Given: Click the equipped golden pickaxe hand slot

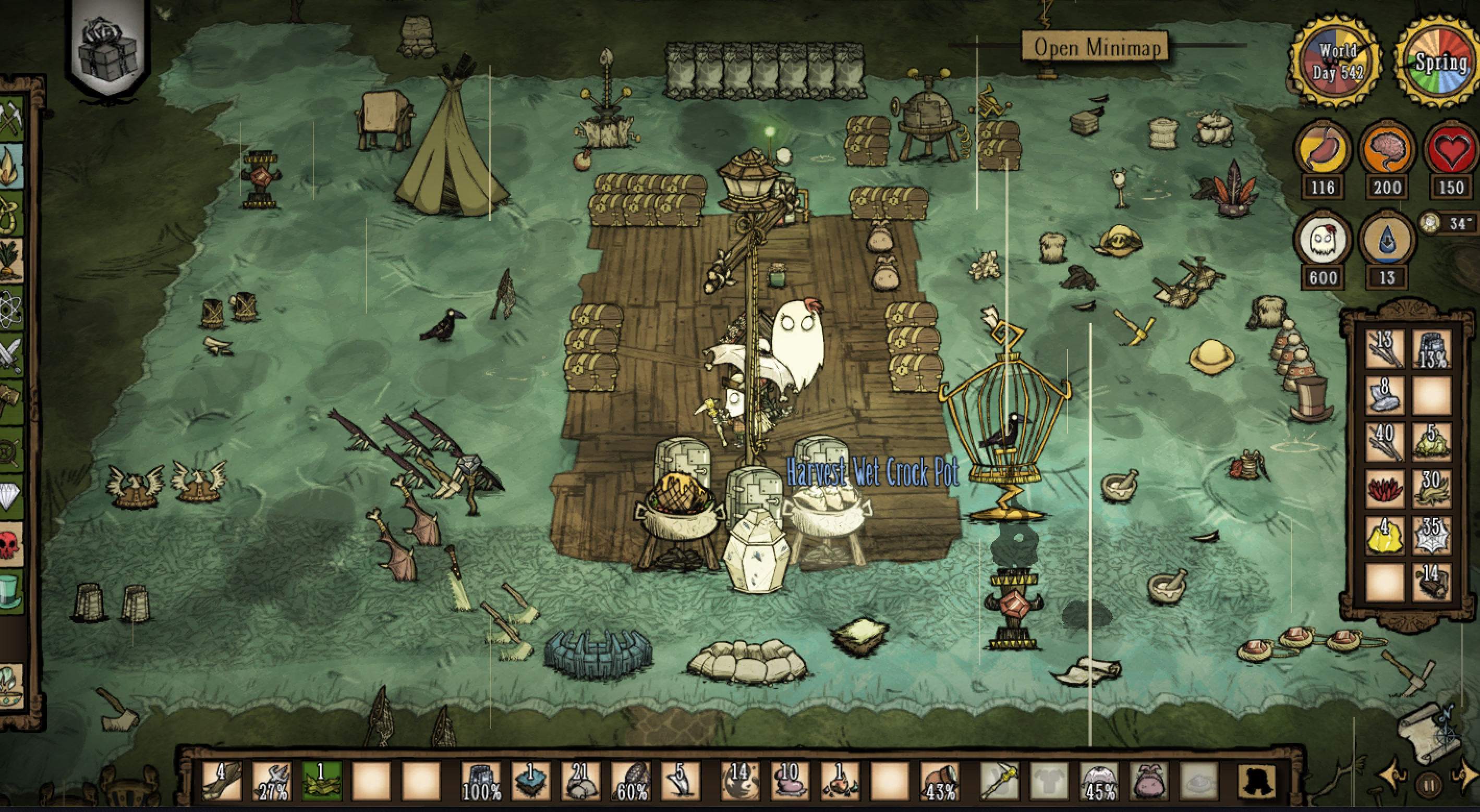Looking at the screenshot, I should (x=999, y=781).
